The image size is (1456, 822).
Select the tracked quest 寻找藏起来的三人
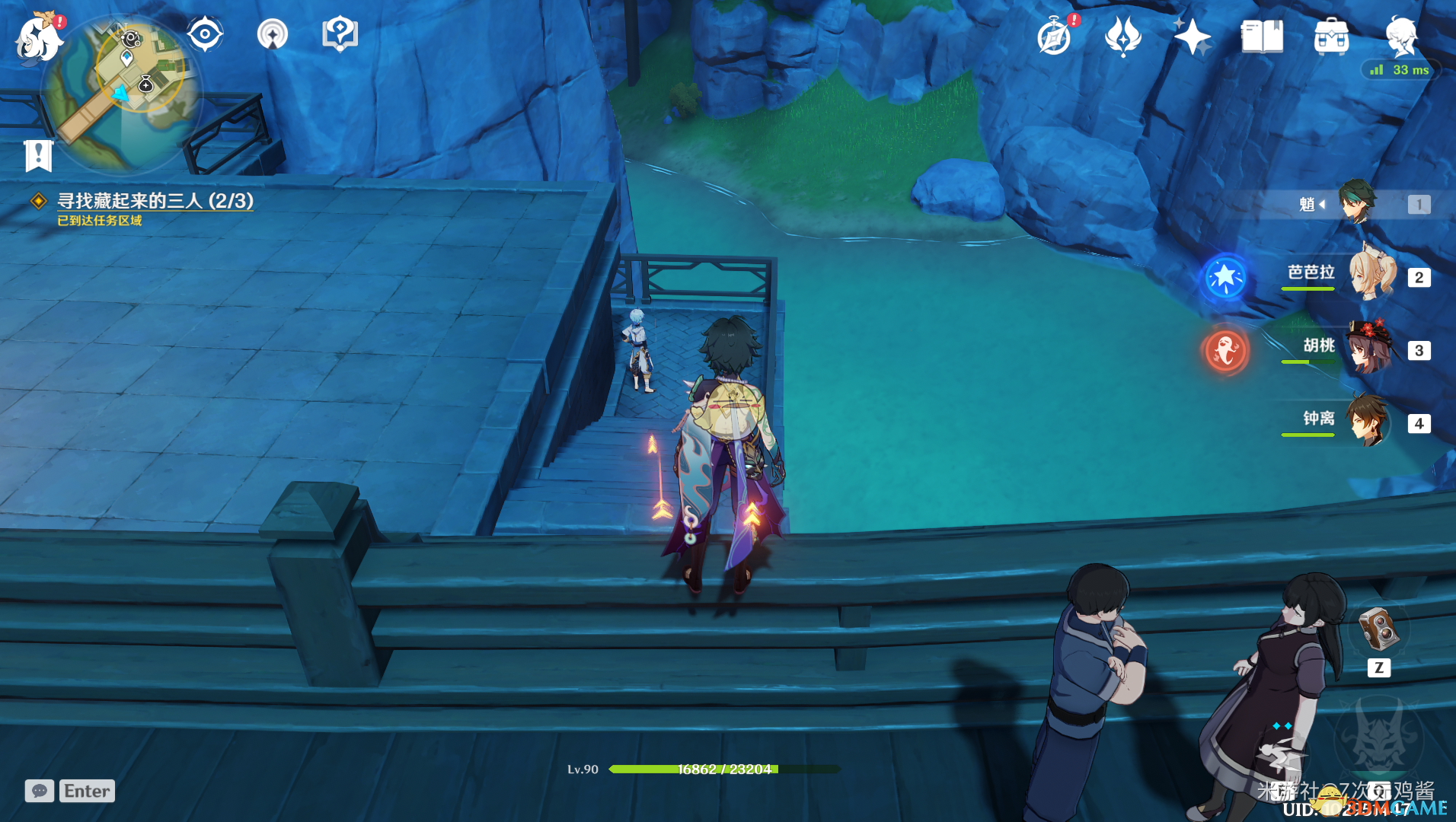155,201
